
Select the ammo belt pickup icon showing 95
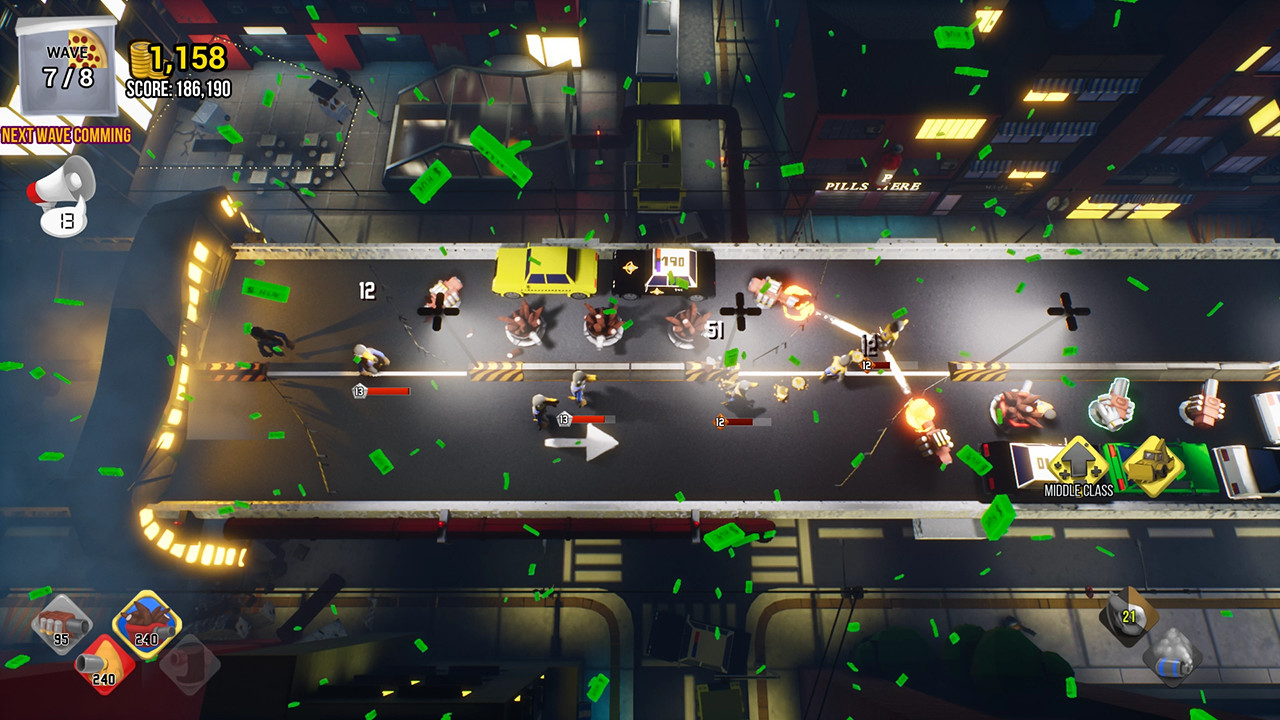(60, 625)
